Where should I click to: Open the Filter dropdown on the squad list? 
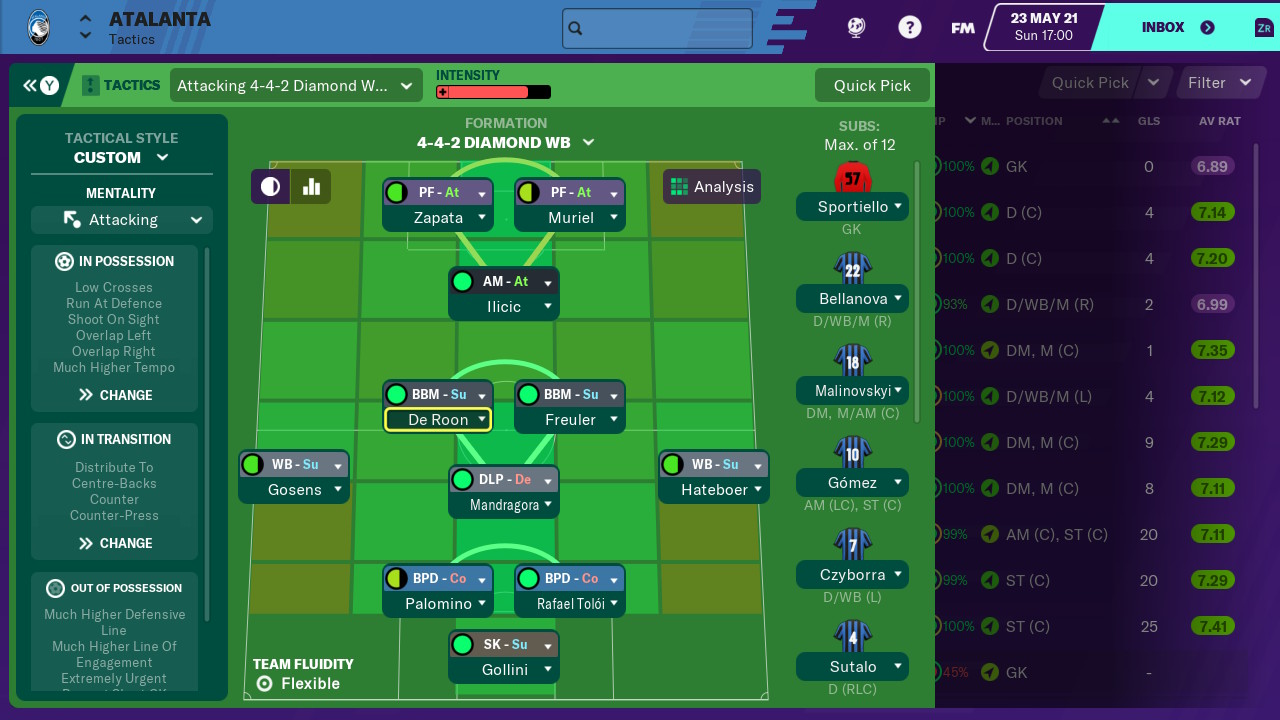click(1219, 83)
